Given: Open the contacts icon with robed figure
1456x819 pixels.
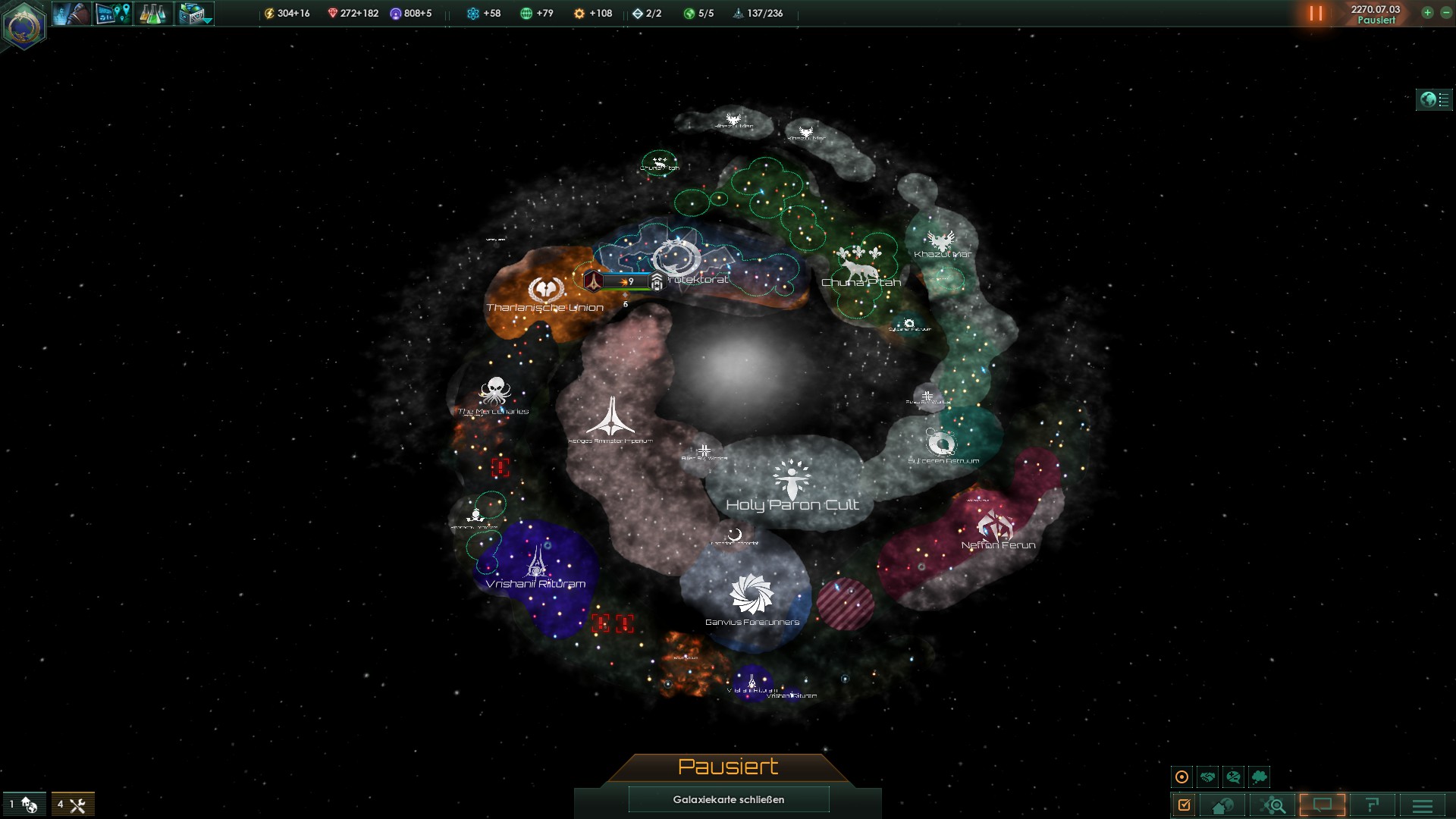Looking at the screenshot, I should [72, 14].
